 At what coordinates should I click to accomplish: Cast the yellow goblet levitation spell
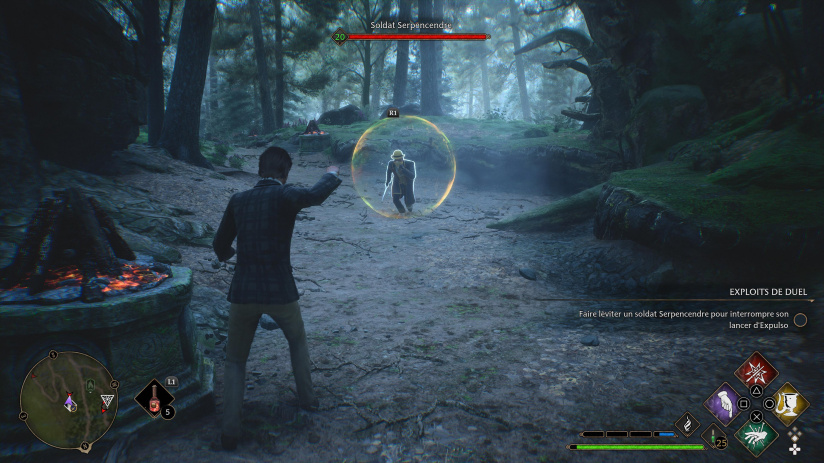[789, 403]
